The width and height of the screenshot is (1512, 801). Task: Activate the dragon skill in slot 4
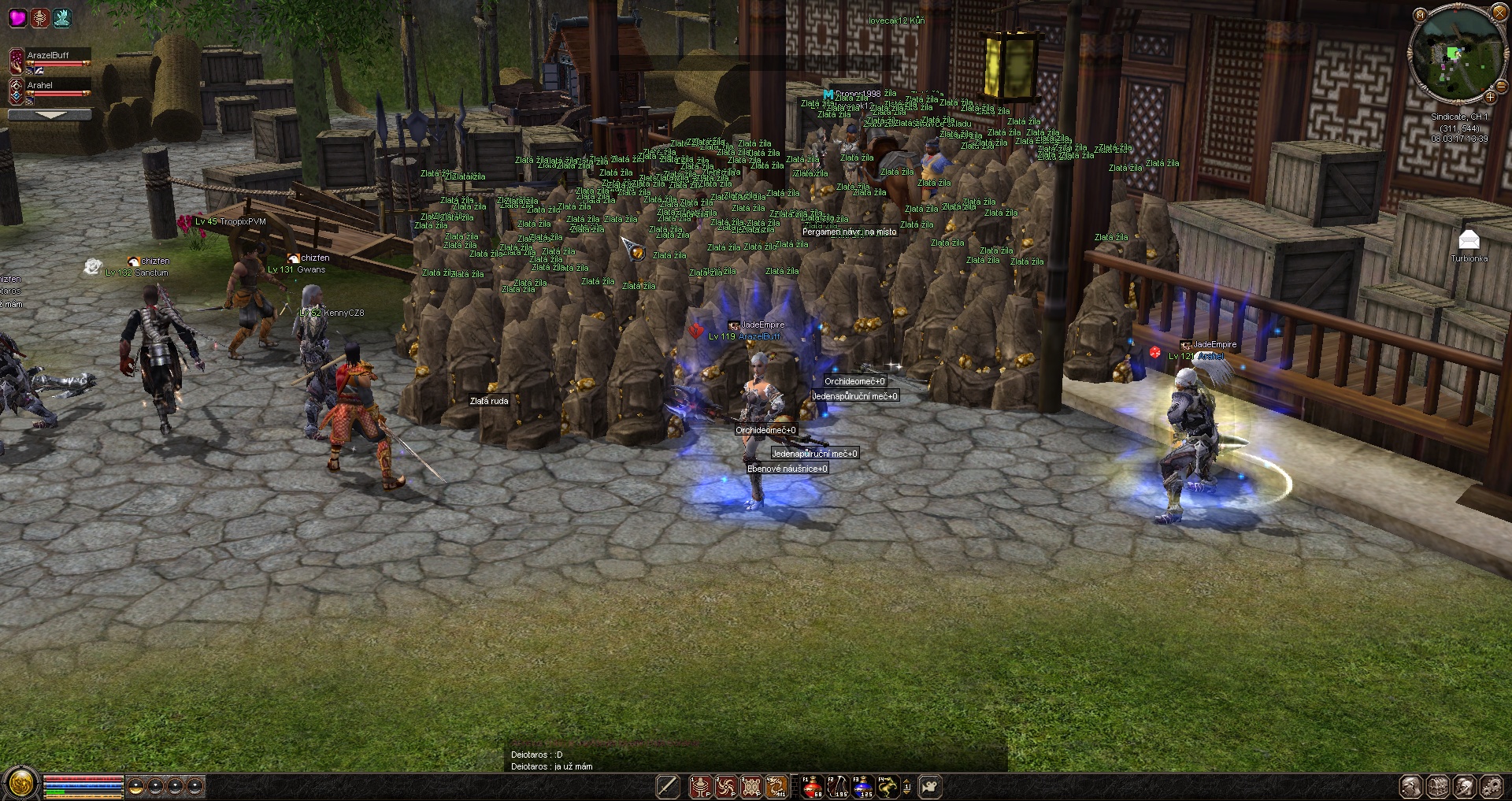777,786
